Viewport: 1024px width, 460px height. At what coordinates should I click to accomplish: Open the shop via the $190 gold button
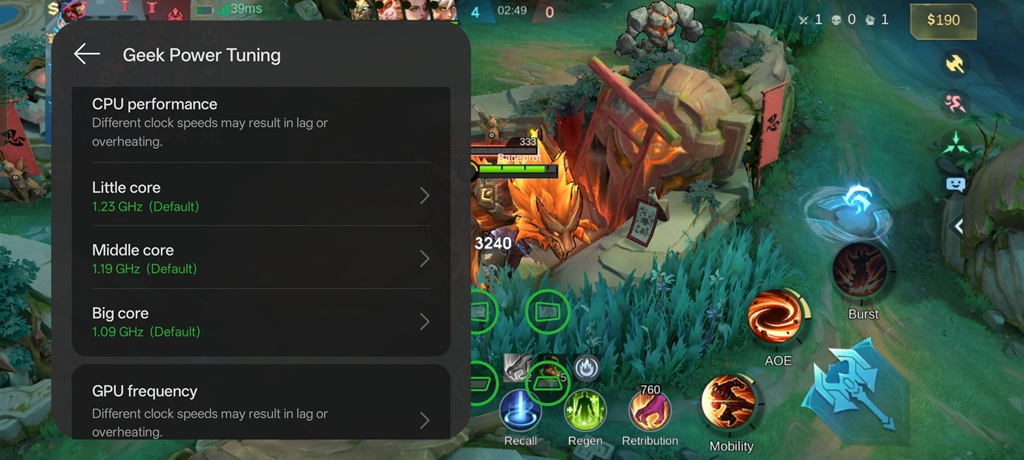click(943, 20)
